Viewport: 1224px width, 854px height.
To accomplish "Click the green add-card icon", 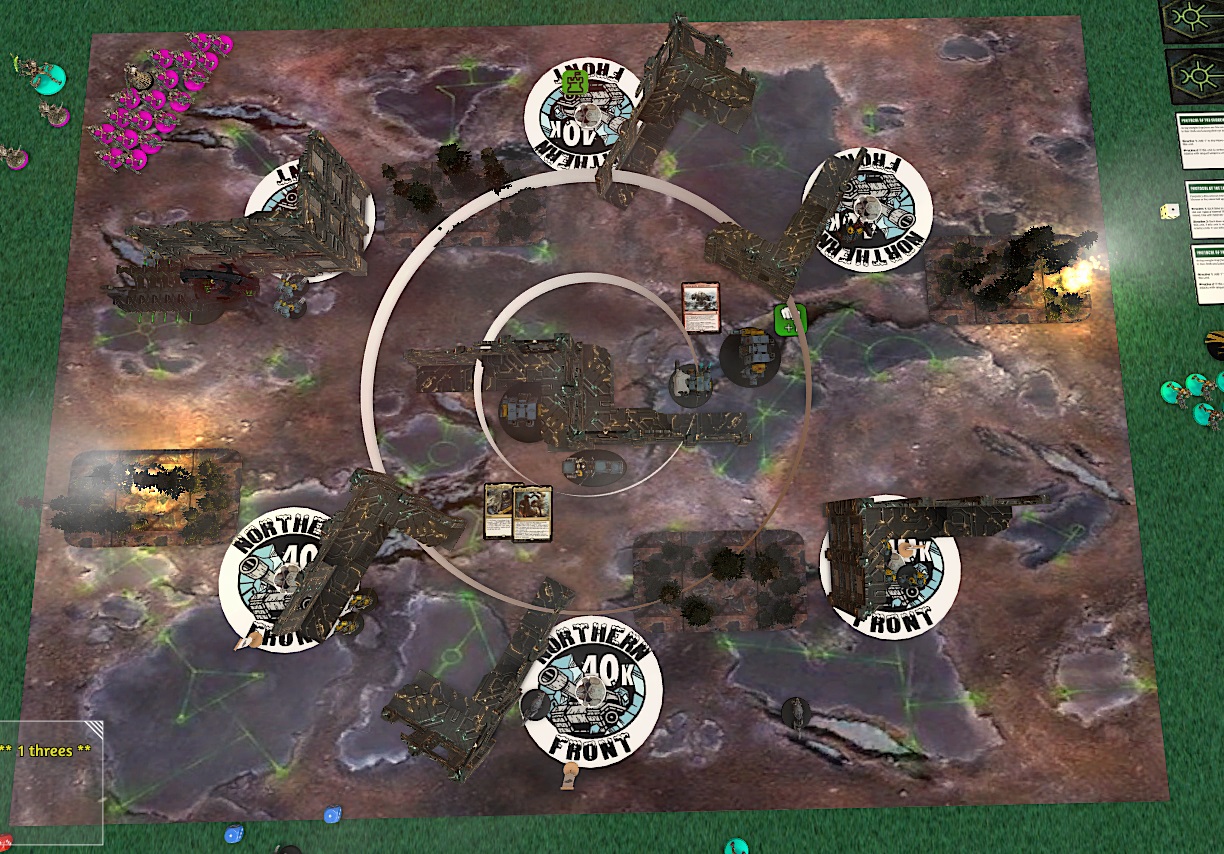I will click(x=790, y=320).
